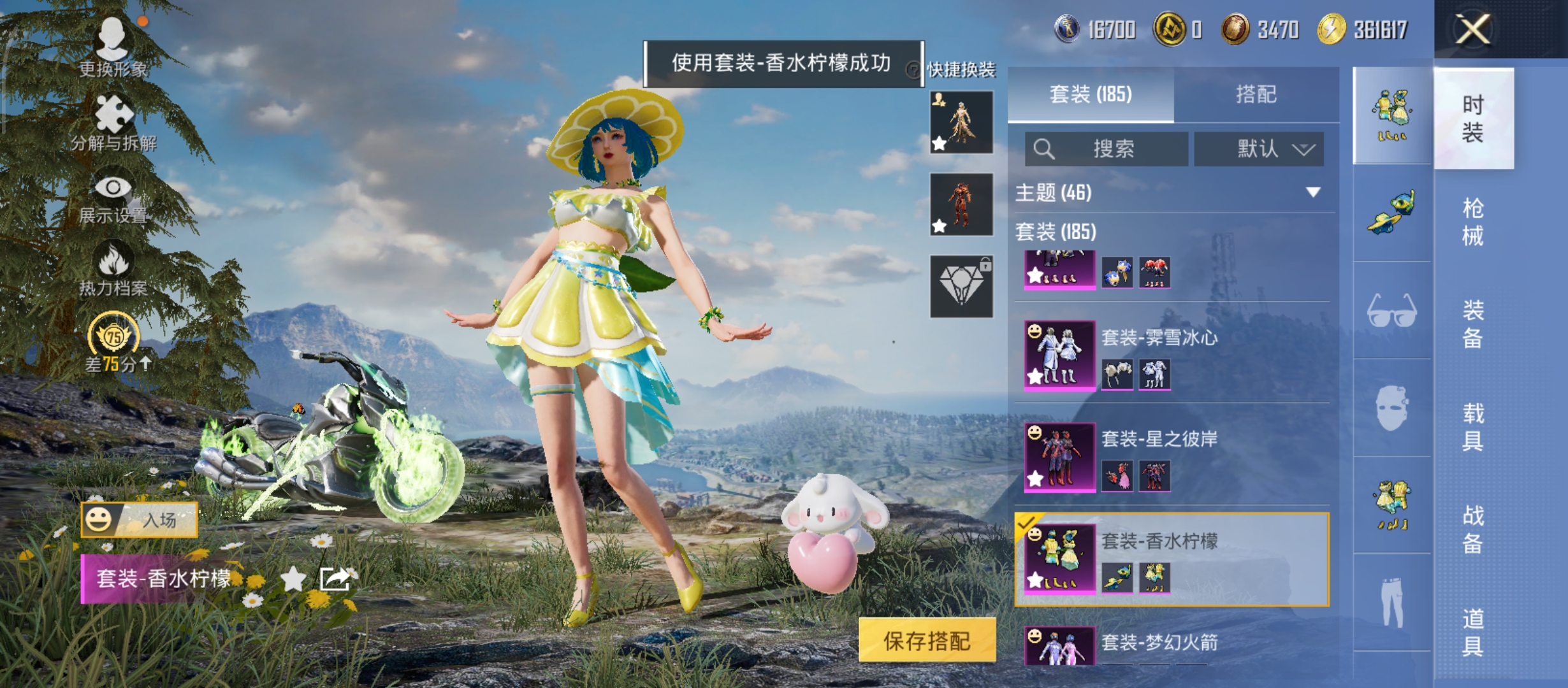Share the outfit with the share icon

[x=335, y=579]
